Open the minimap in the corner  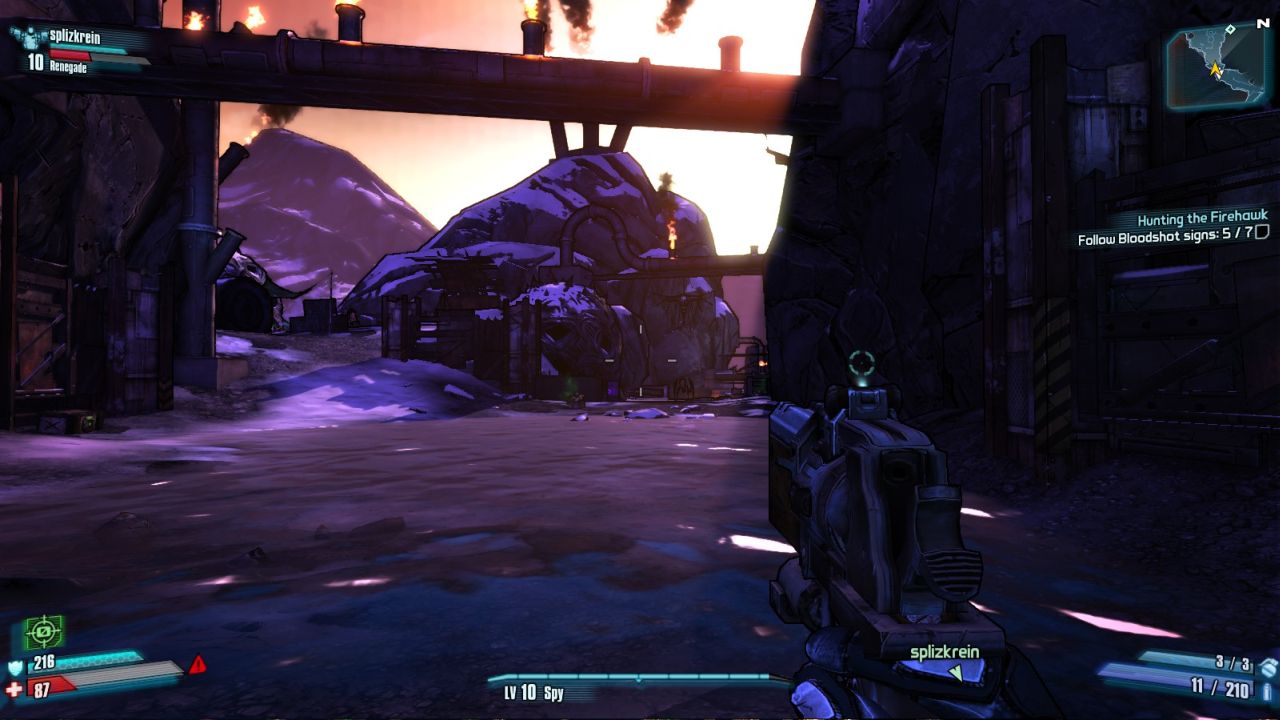tap(1215, 68)
